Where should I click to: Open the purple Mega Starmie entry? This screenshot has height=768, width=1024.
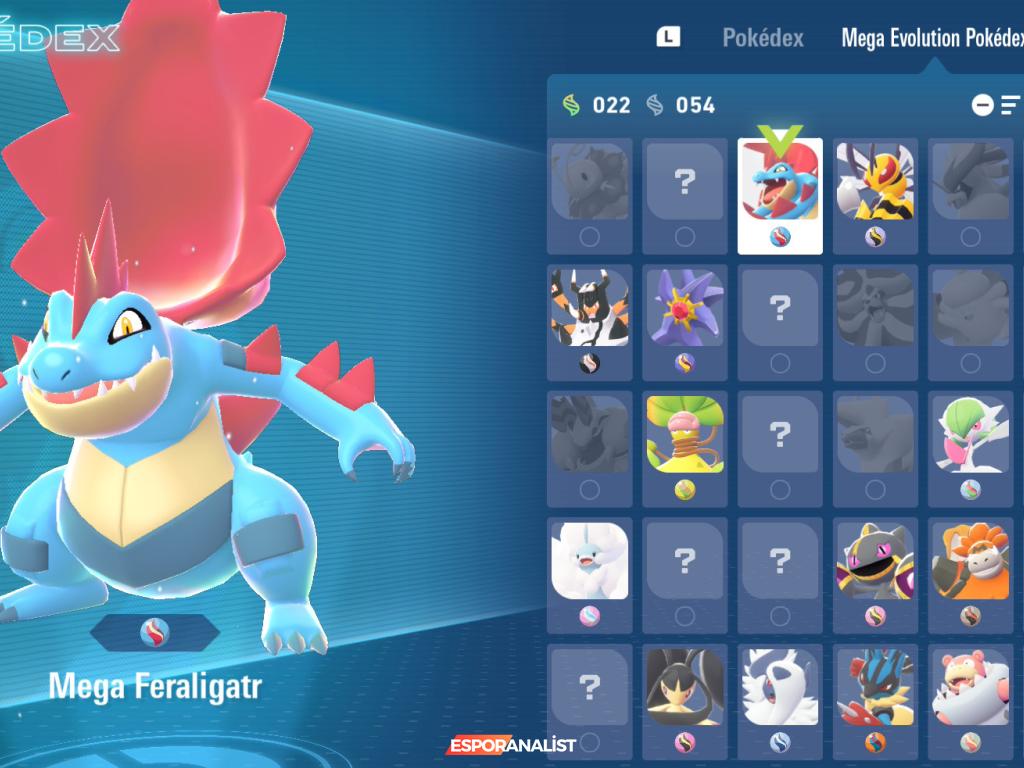pyautogui.click(x=685, y=312)
